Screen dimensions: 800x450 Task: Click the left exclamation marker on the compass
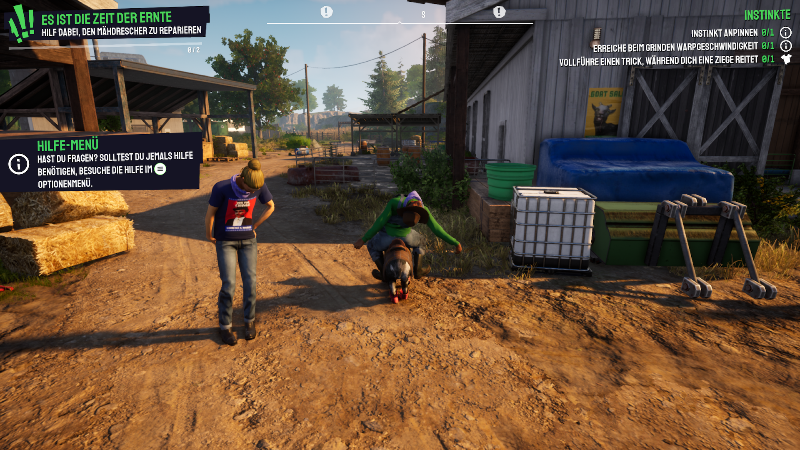click(327, 12)
